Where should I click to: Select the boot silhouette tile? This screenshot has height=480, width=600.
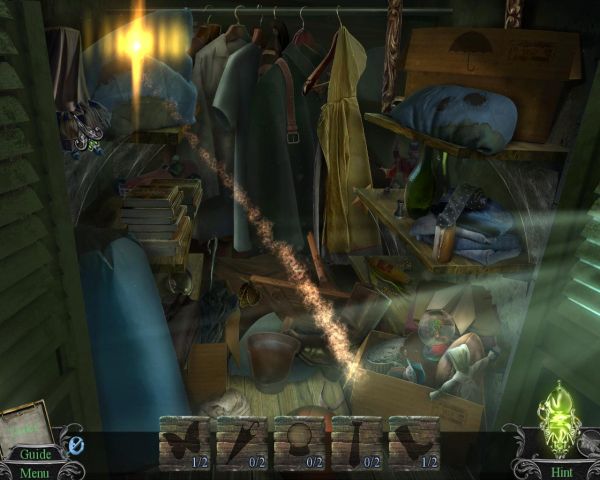click(413, 440)
